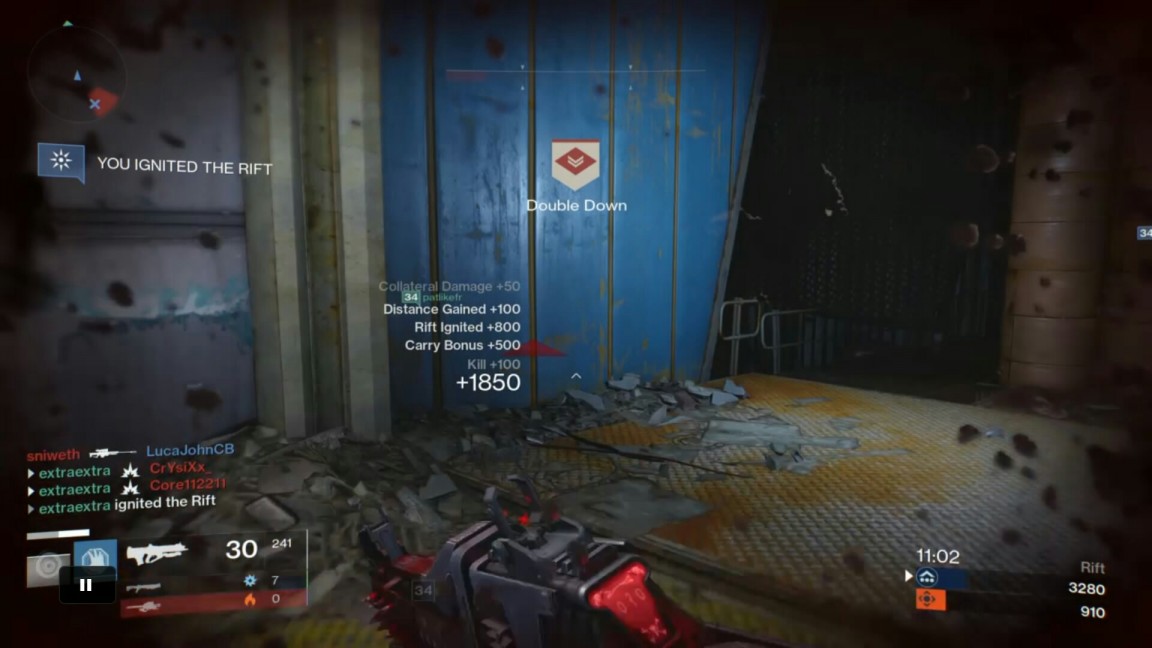Pause the video playback
Image resolution: width=1152 pixels, height=648 pixels.
86,585
